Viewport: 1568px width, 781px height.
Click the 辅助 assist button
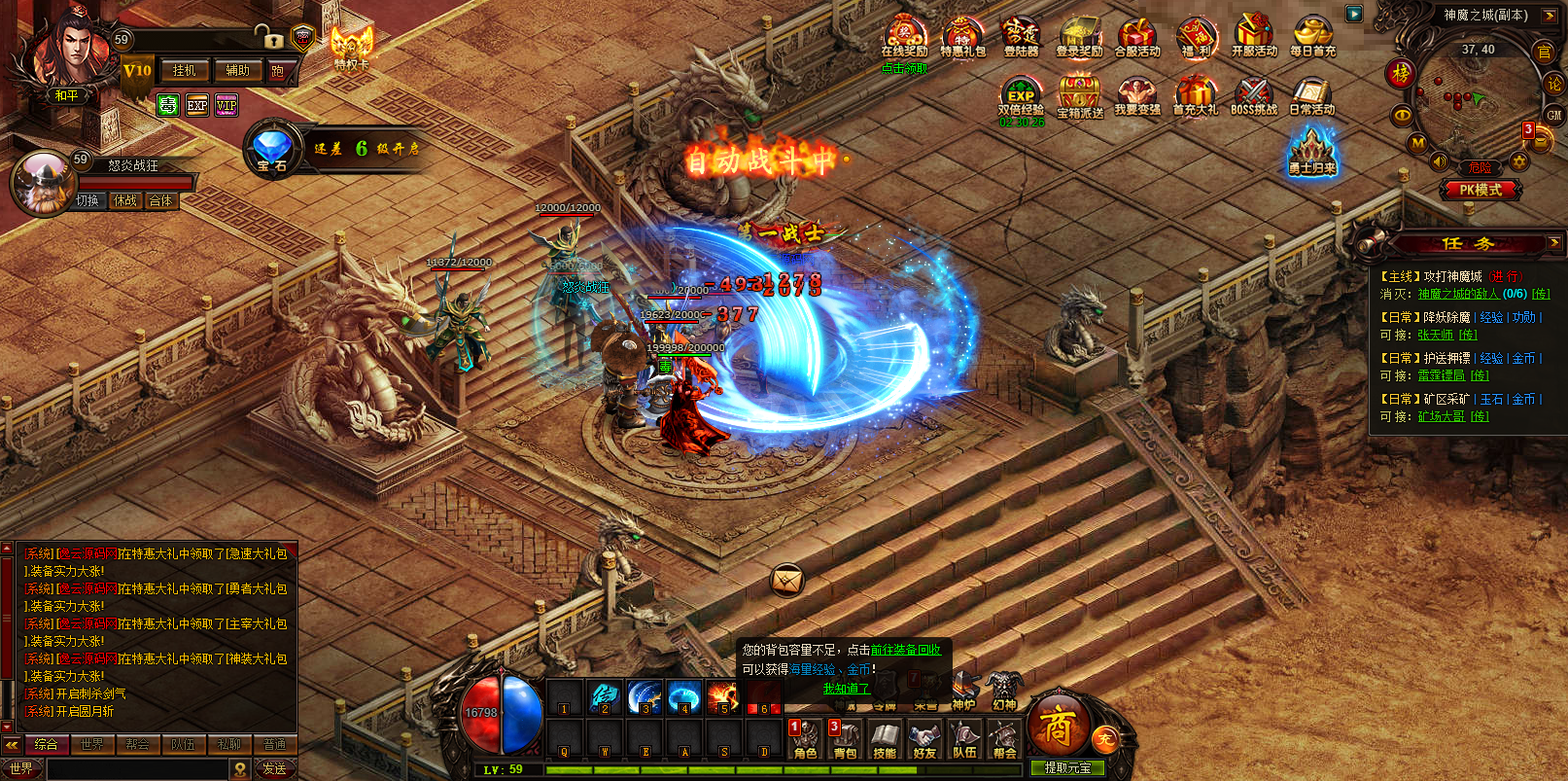coord(237,71)
